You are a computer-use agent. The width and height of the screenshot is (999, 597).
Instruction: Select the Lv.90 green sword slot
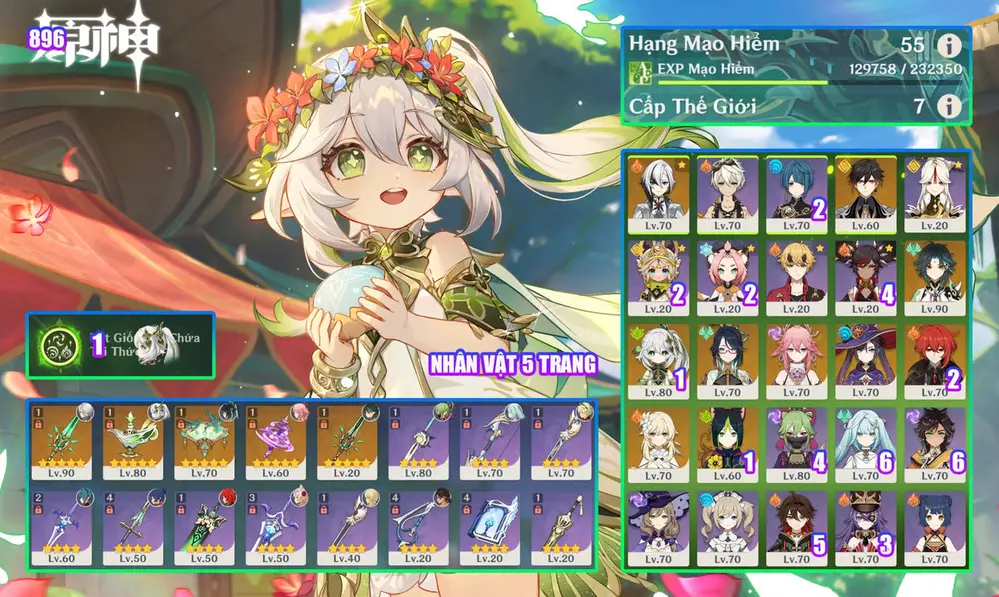pyautogui.click(x=61, y=439)
